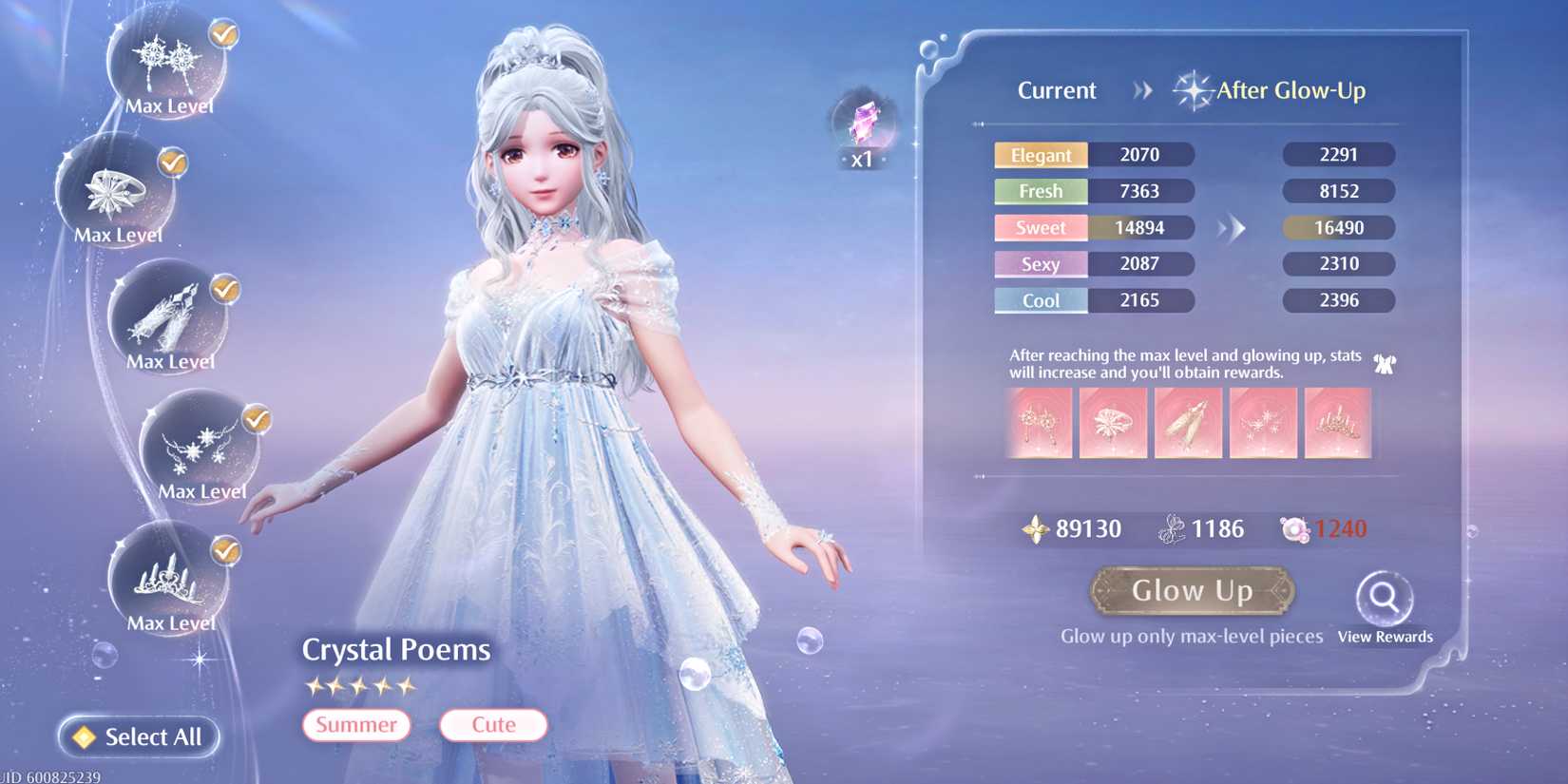Open View Rewards magnifier
The width and height of the screenshot is (1568, 784).
pyautogui.click(x=1384, y=598)
